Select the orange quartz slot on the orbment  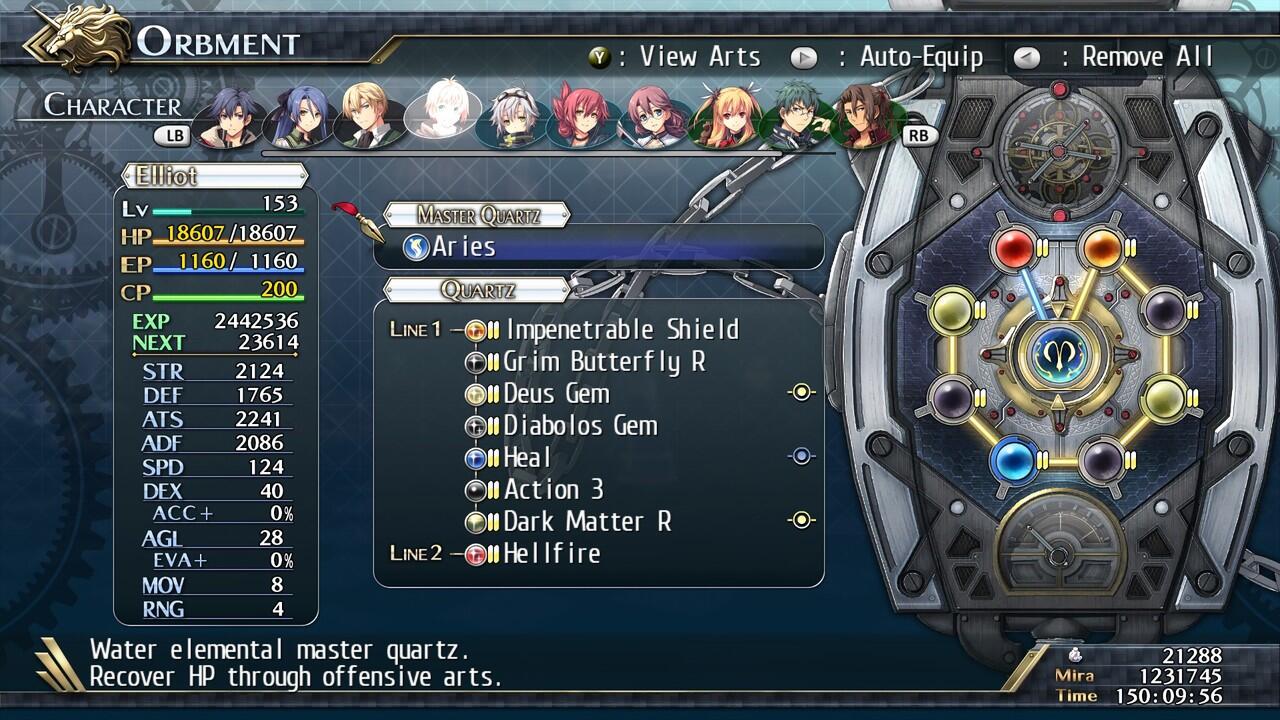click(x=1100, y=247)
